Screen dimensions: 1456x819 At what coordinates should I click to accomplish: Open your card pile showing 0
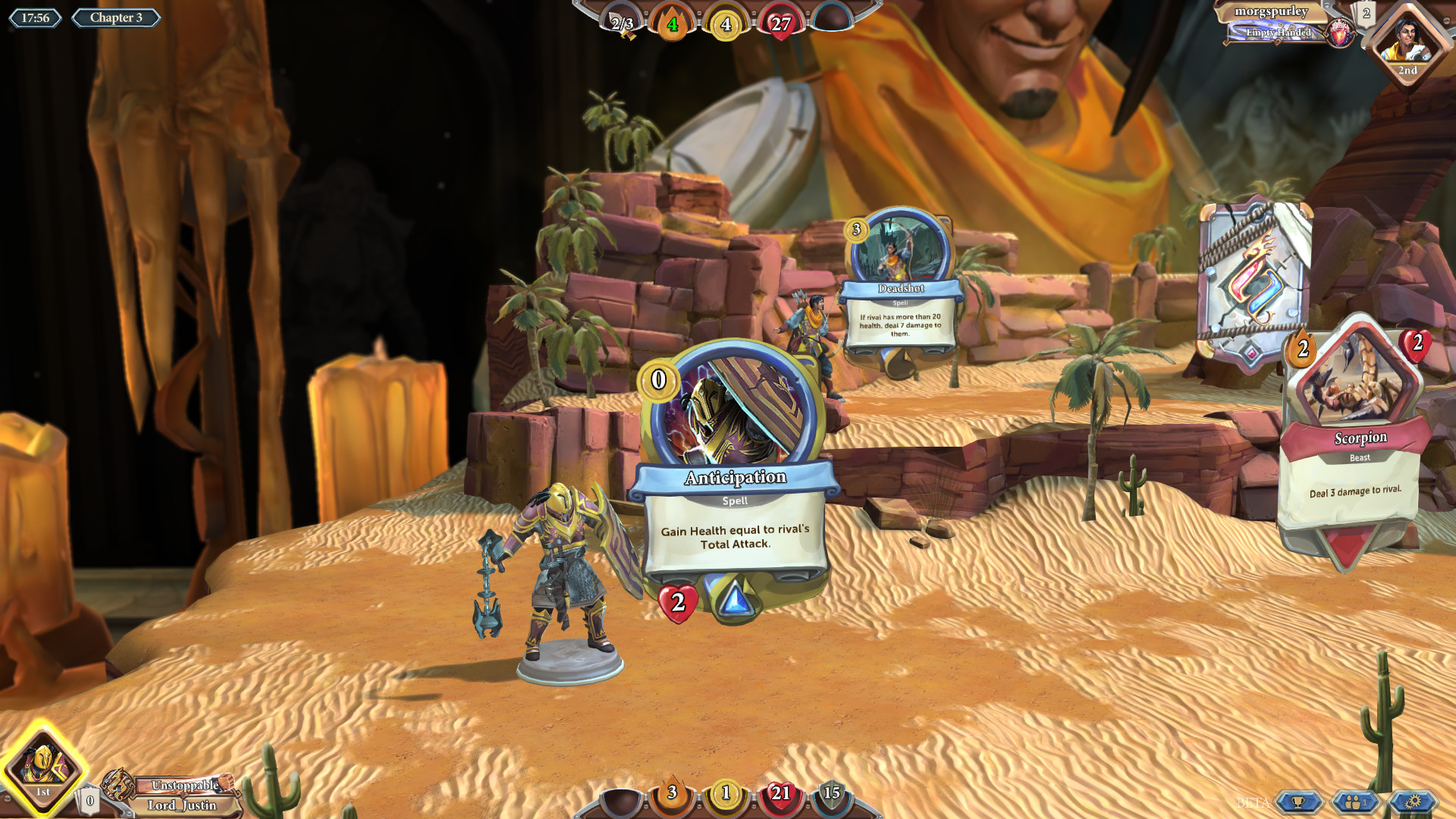89,799
